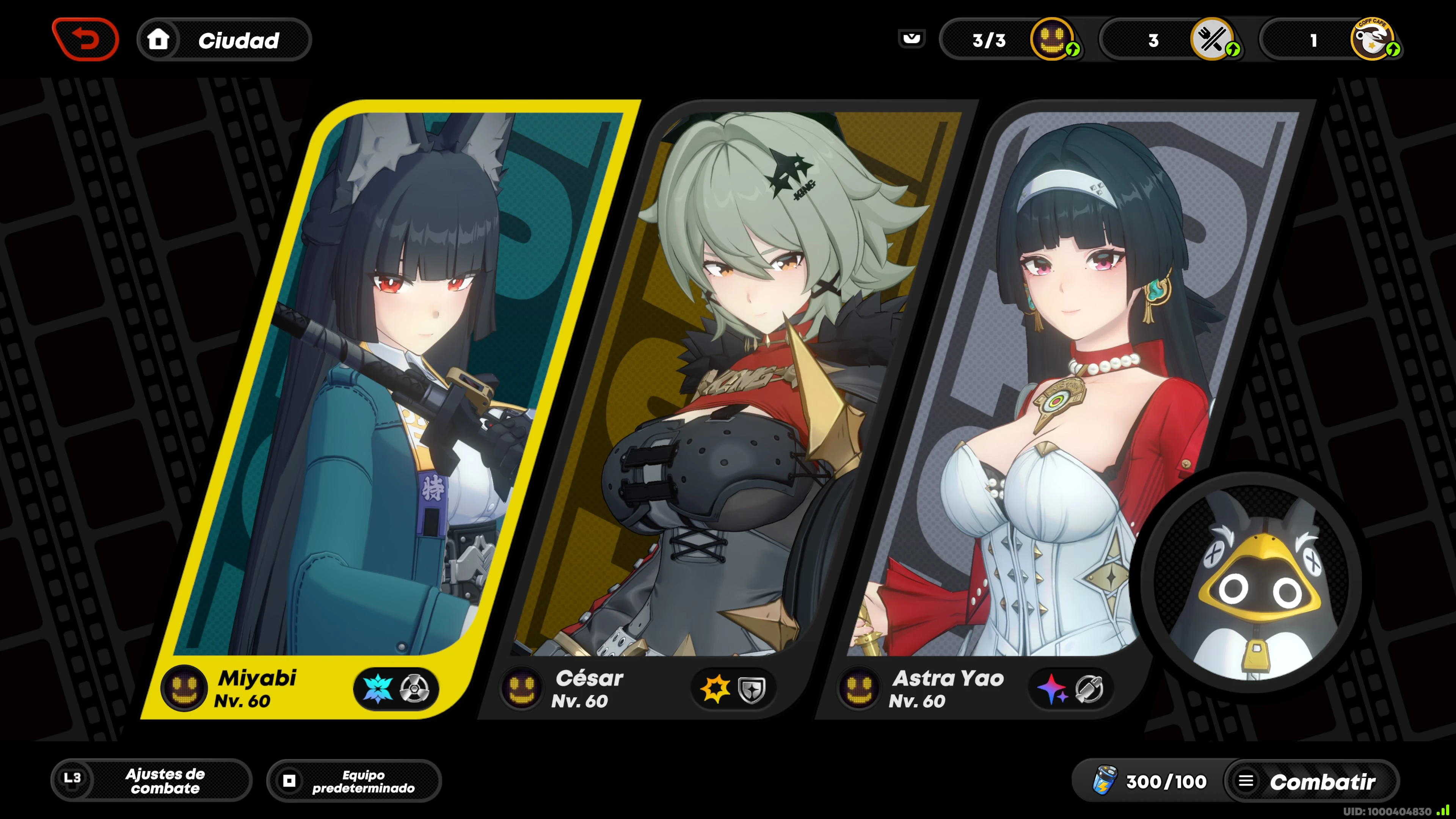Open Equipo predeterminado preset team
Screen dimensions: 1456x819
[x=354, y=781]
